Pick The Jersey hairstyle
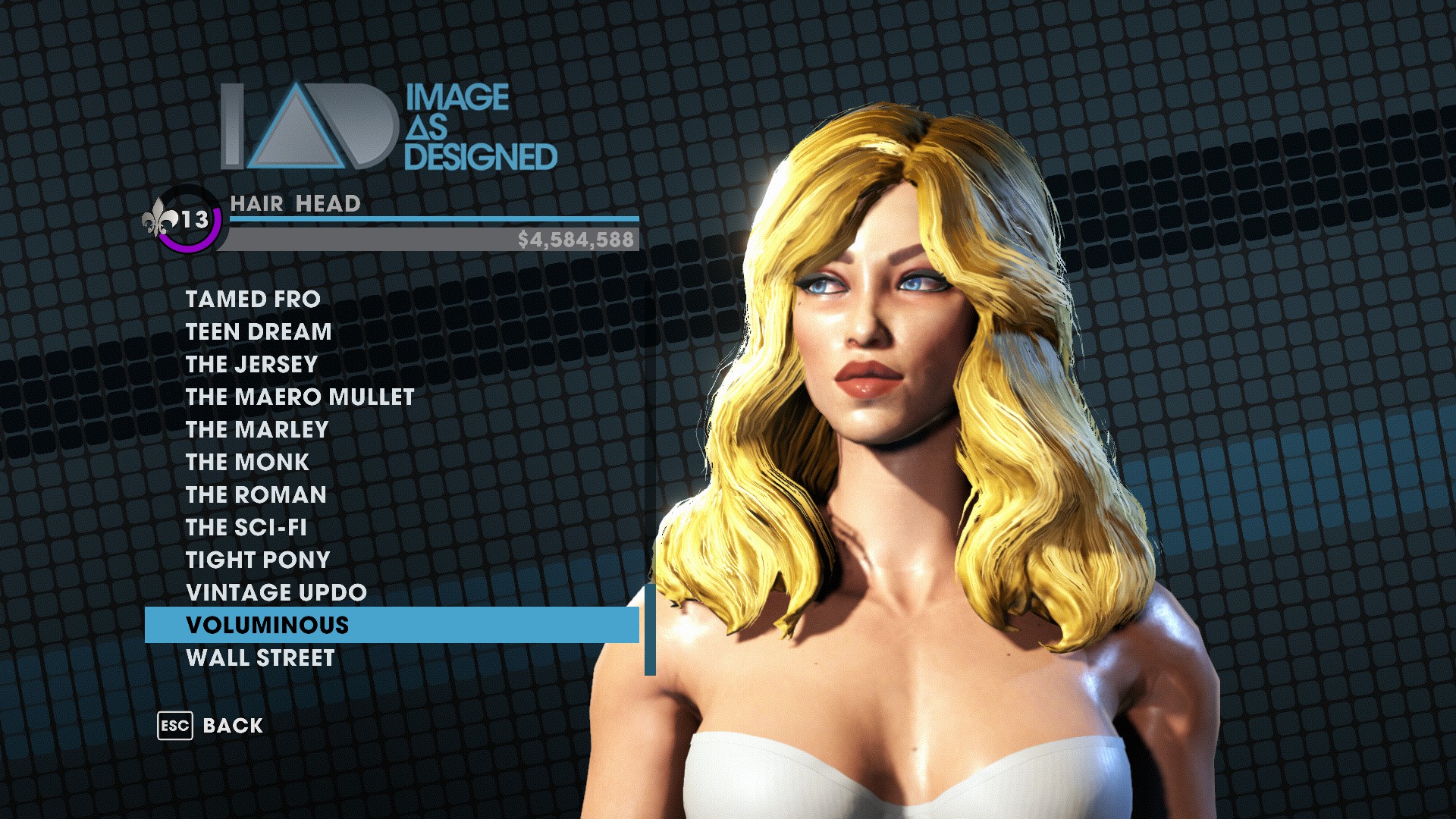Screen dimensions: 1456x819 [x=252, y=365]
